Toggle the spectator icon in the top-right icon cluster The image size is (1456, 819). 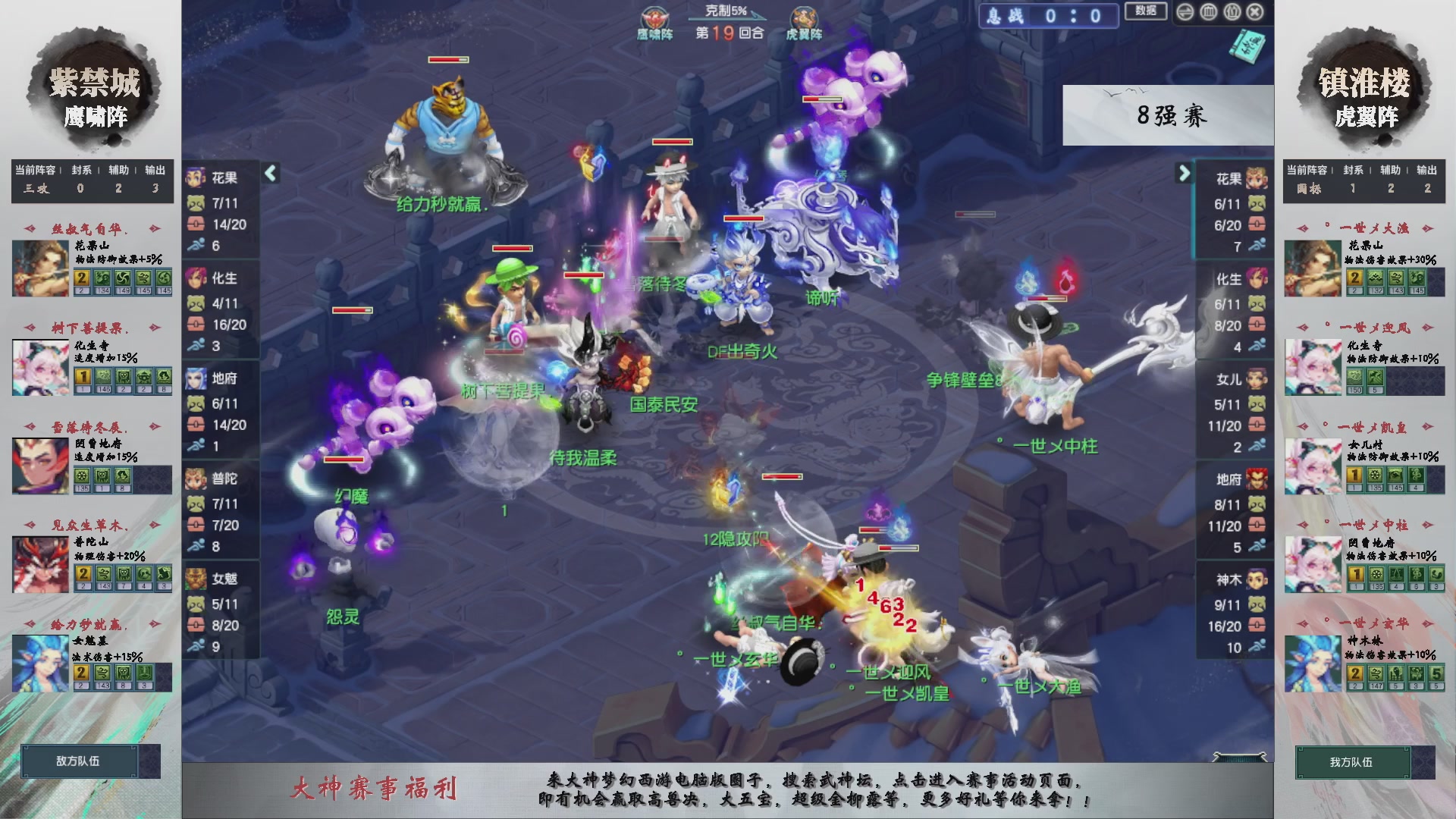click(1231, 12)
